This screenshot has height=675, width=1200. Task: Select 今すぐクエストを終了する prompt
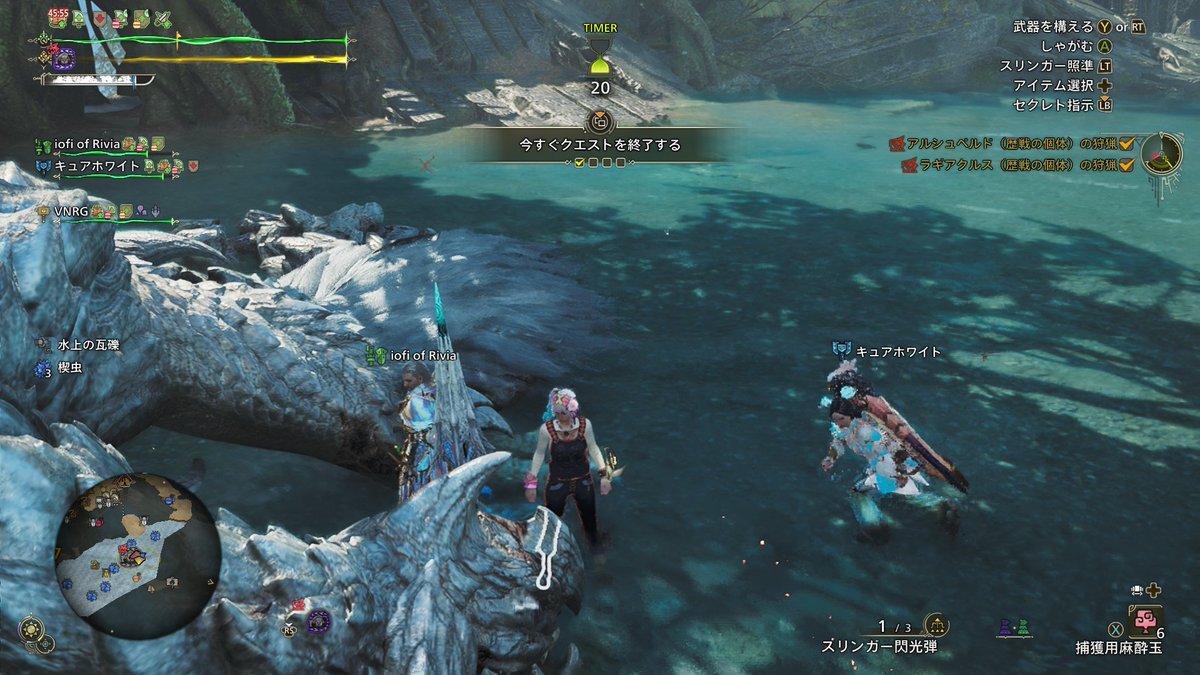(600, 145)
